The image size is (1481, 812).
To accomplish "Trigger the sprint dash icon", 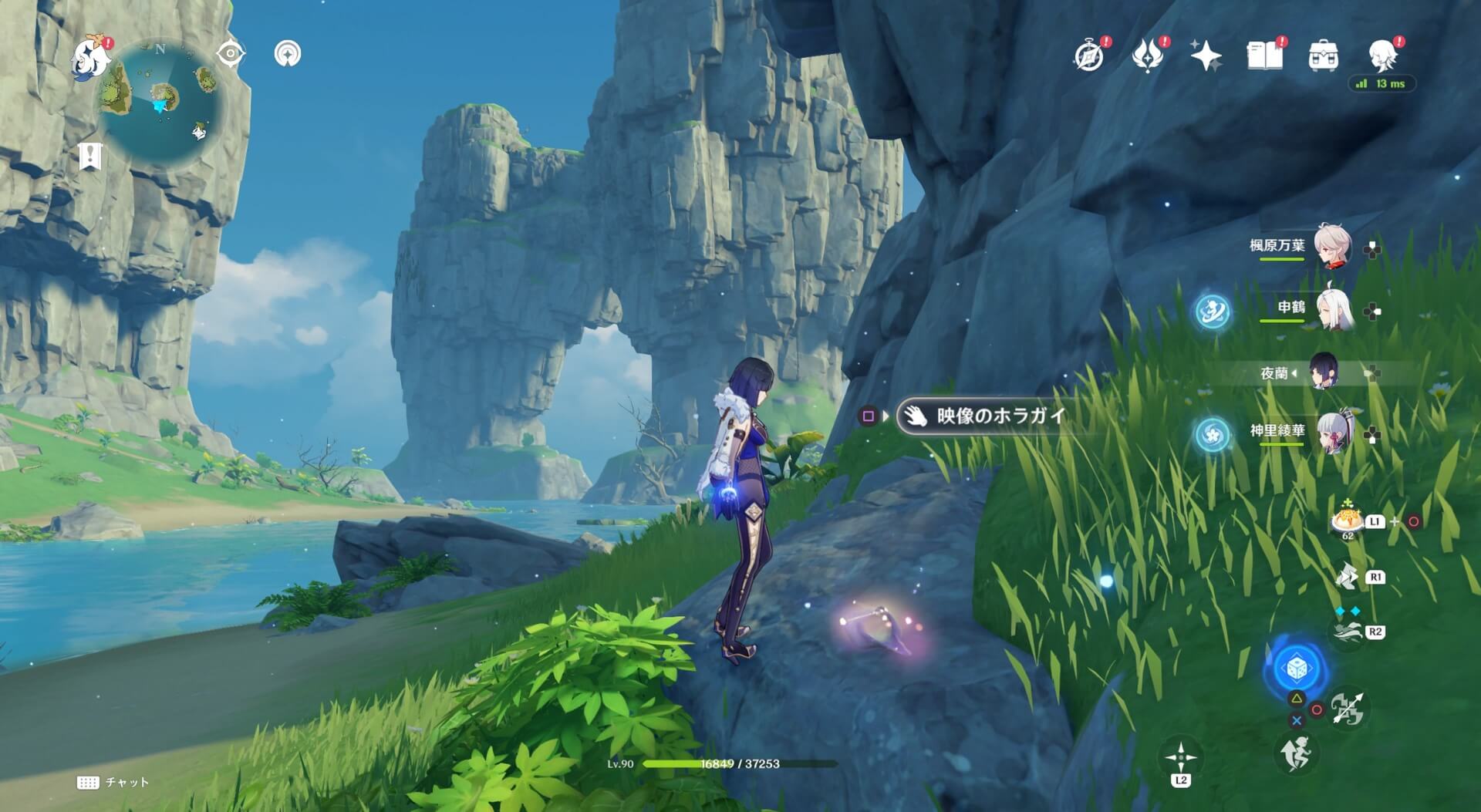I will (1296, 753).
